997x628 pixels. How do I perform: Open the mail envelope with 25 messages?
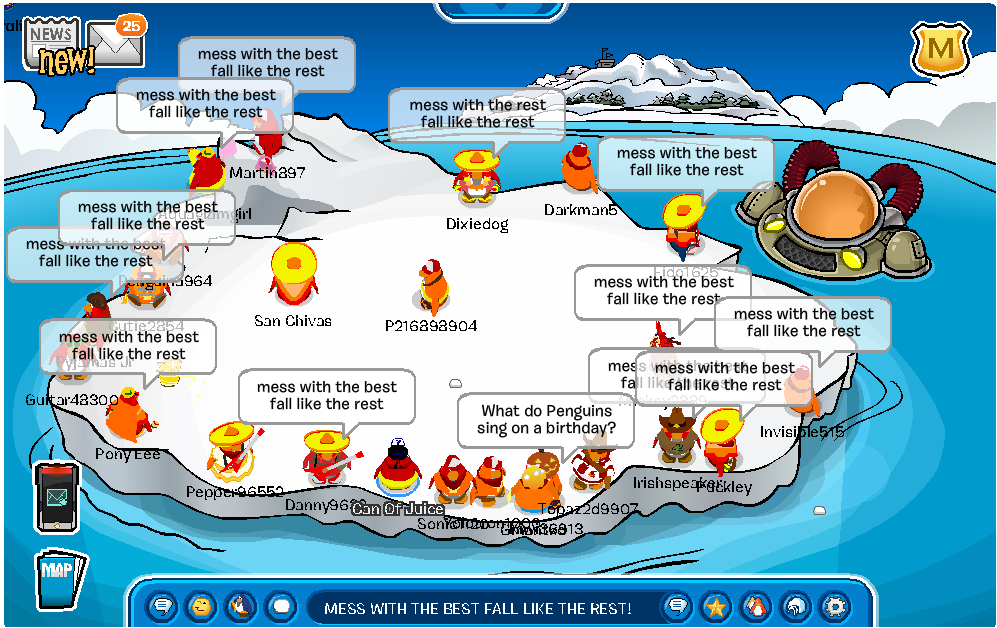pos(116,41)
